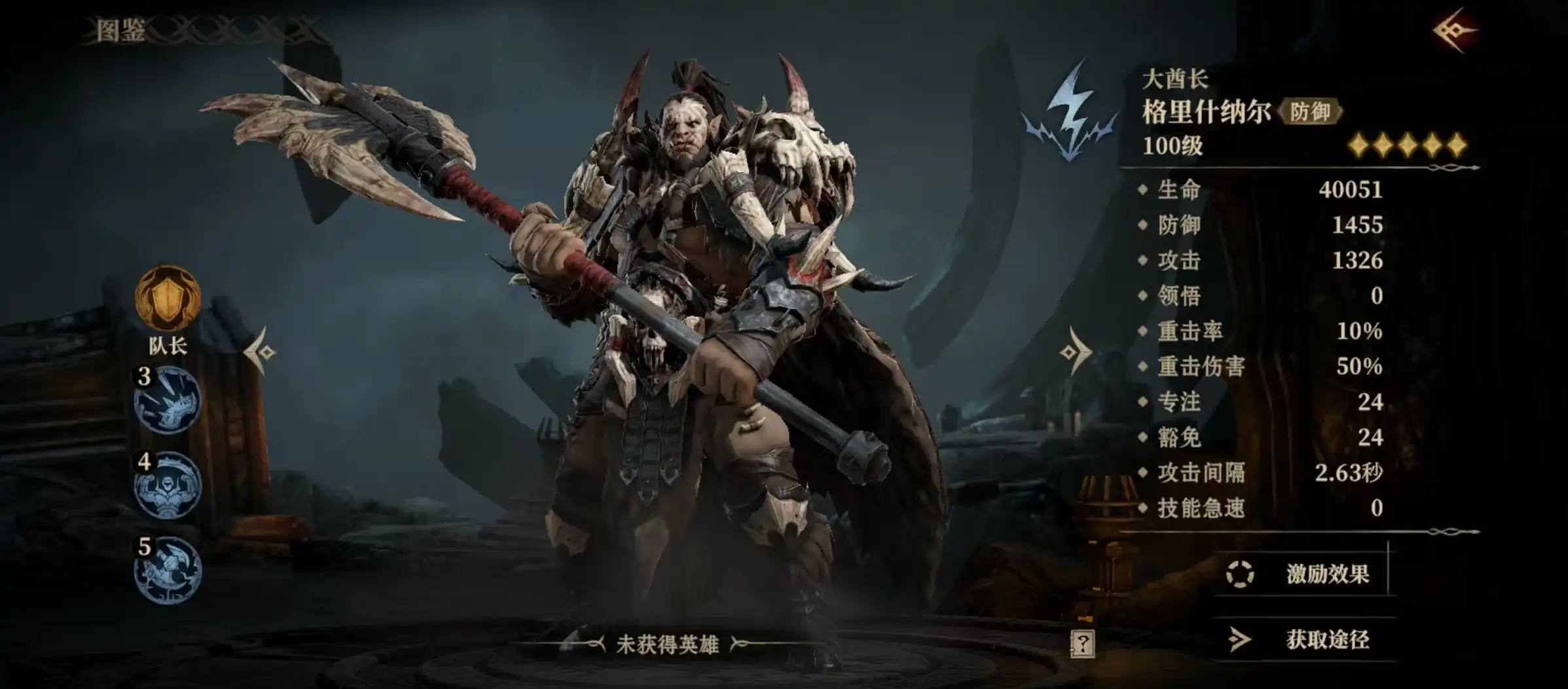This screenshot has width=1568, height=689.
Task: Show the next hero with right arrow
Action: 1074,352
